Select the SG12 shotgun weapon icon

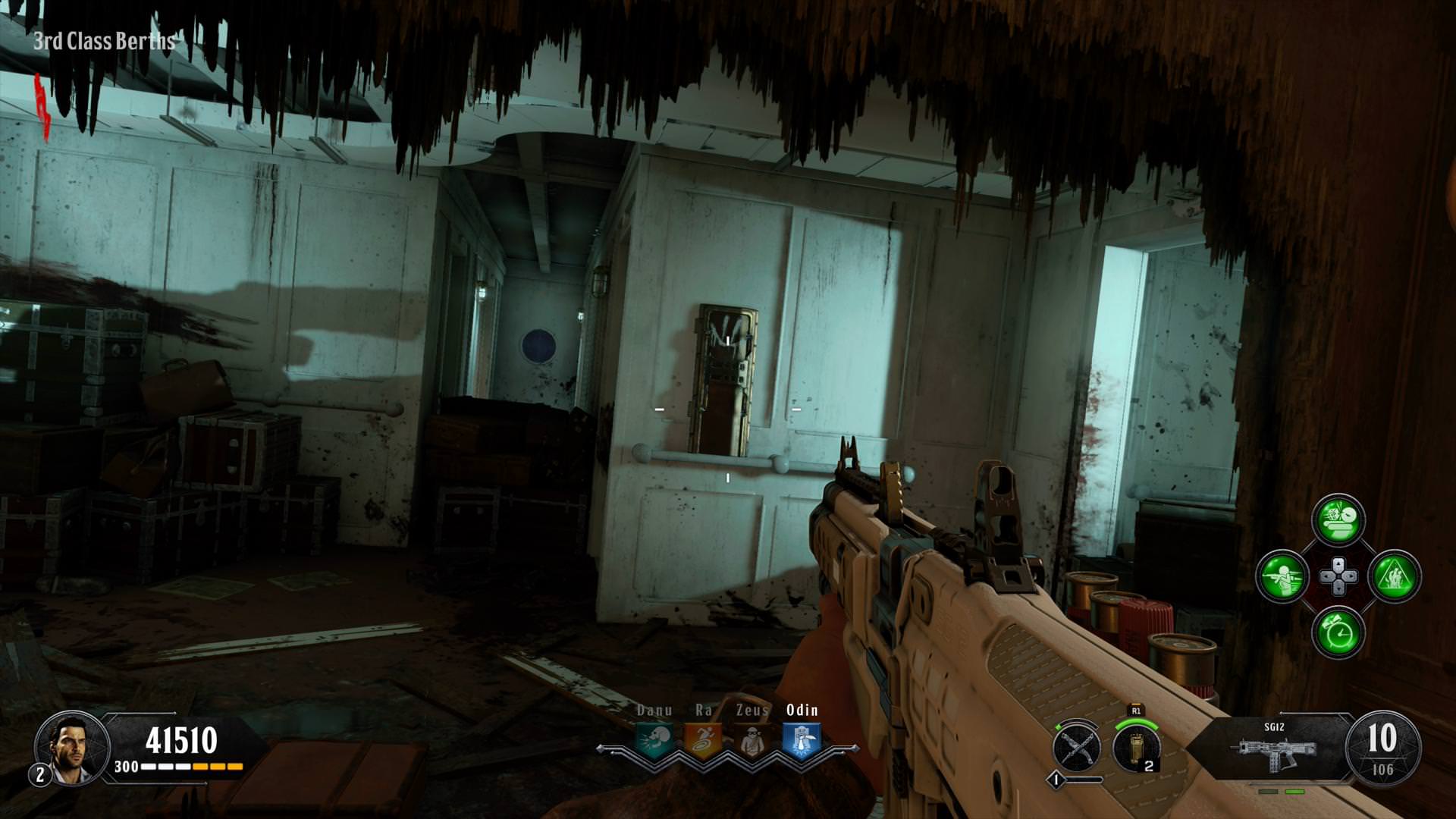tap(1275, 752)
